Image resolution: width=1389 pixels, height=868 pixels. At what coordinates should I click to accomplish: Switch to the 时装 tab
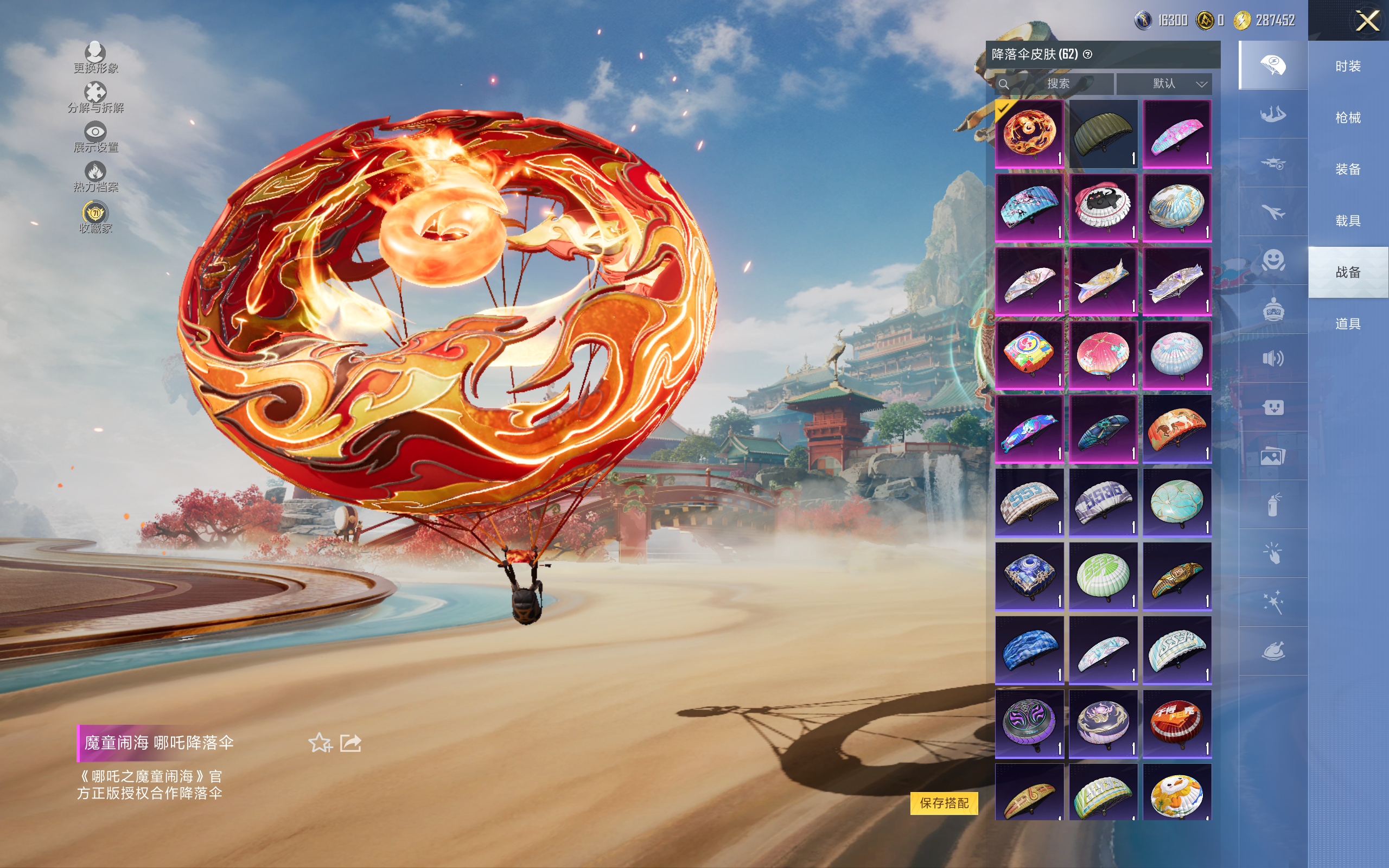click(x=1348, y=66)
